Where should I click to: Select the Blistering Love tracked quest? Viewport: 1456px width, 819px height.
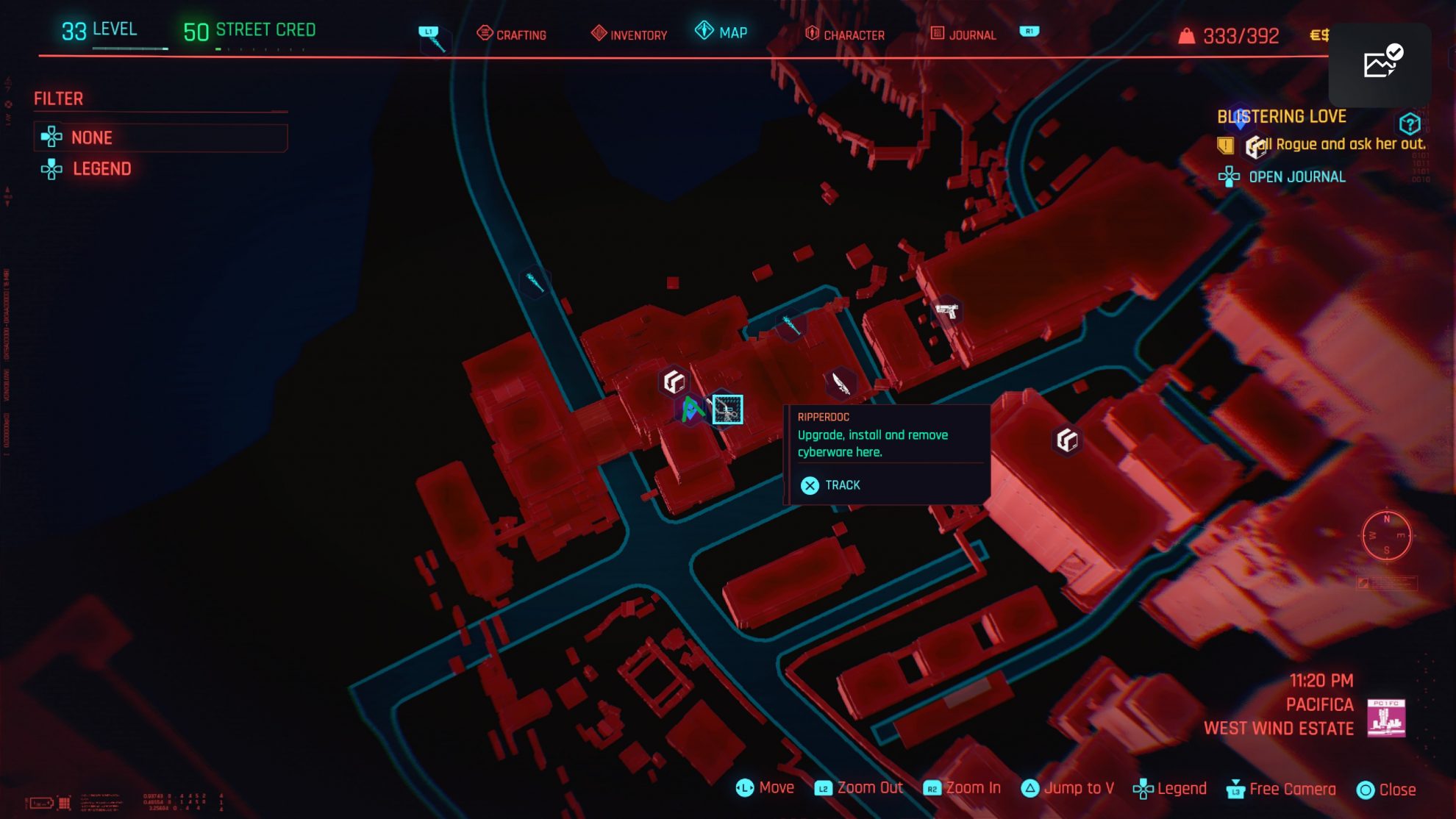pos(1281,117)
